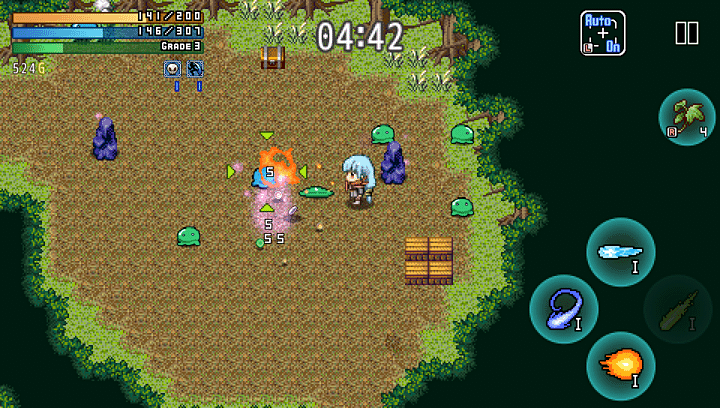Toggle the Auto battle button
The image size is (720, 408).
603,33
